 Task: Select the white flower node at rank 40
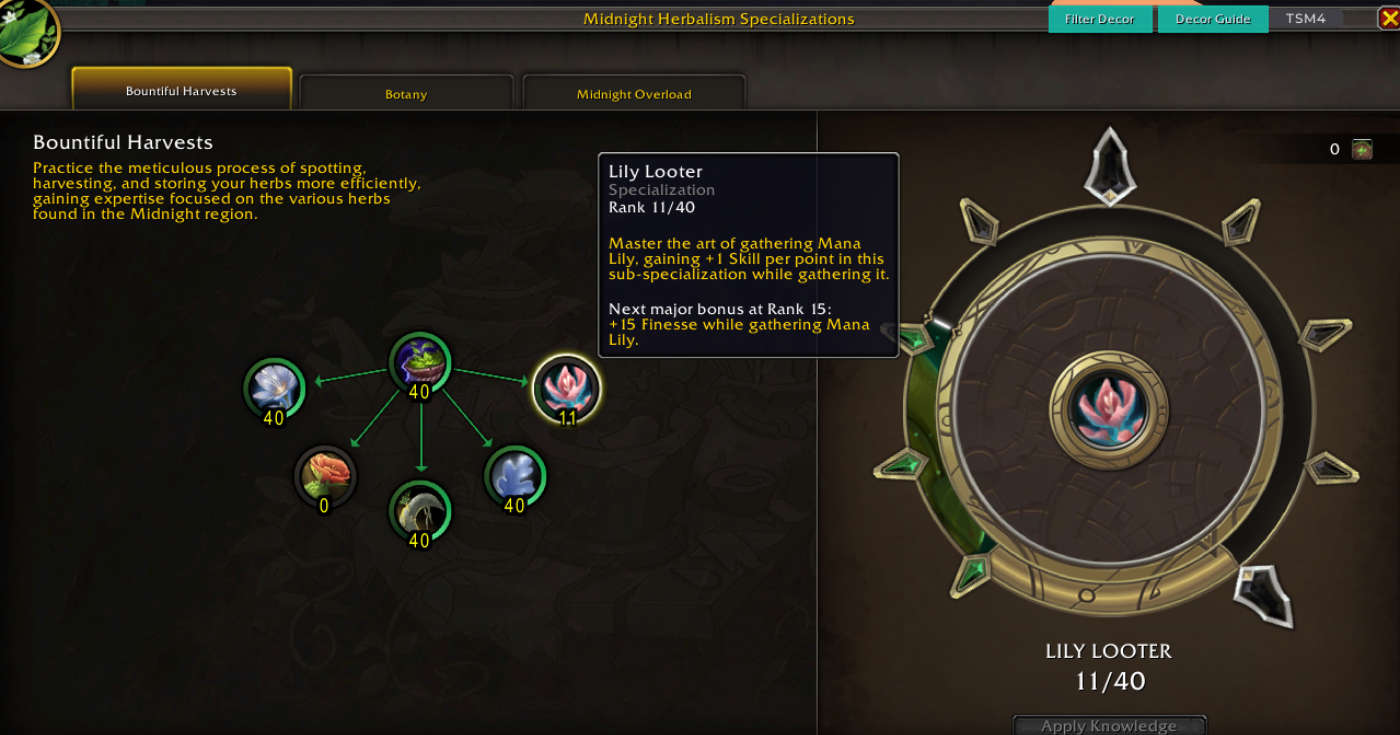[x=273, y=387]
